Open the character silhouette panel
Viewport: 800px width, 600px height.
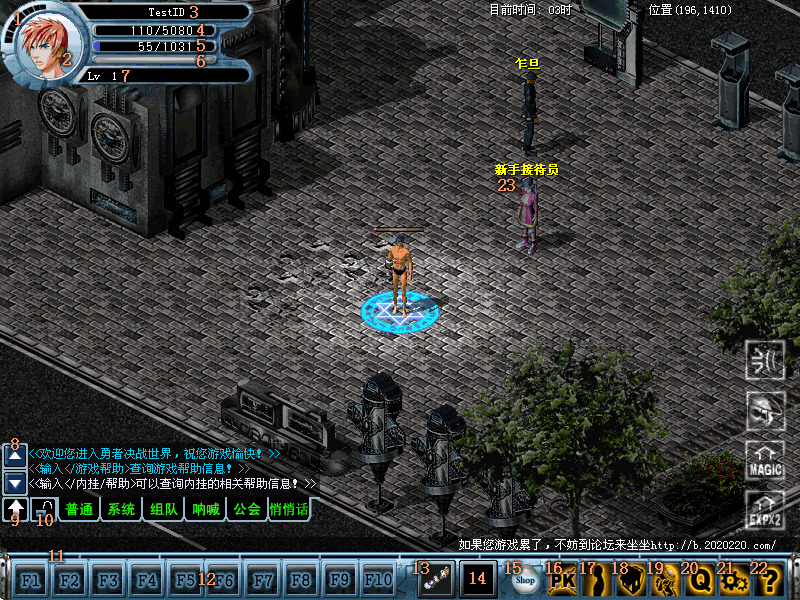click(596, 580)
